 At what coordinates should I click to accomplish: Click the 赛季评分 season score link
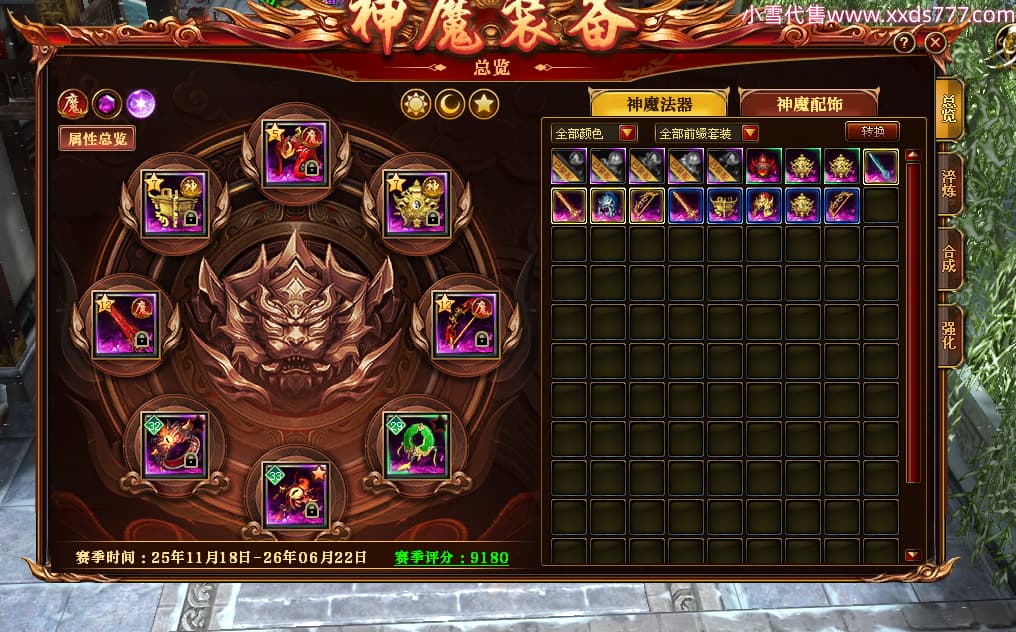coord(451,557)
